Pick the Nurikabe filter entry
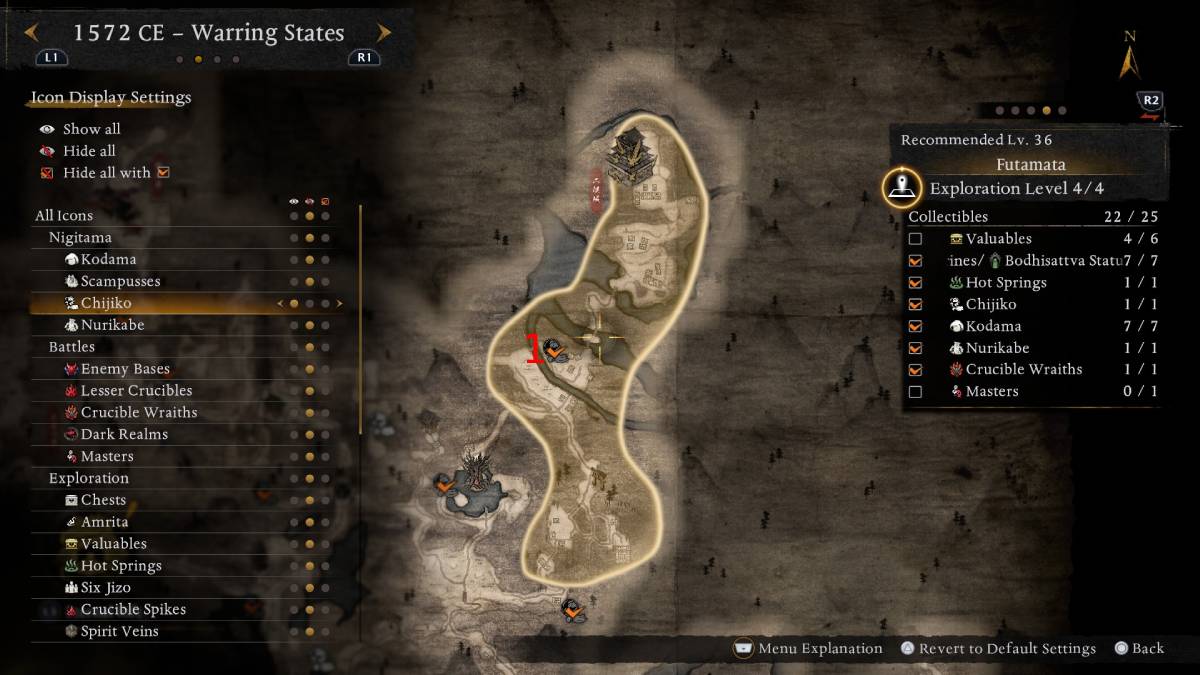The height and width of the screenshot is (675, 1200). pos(110,325)
